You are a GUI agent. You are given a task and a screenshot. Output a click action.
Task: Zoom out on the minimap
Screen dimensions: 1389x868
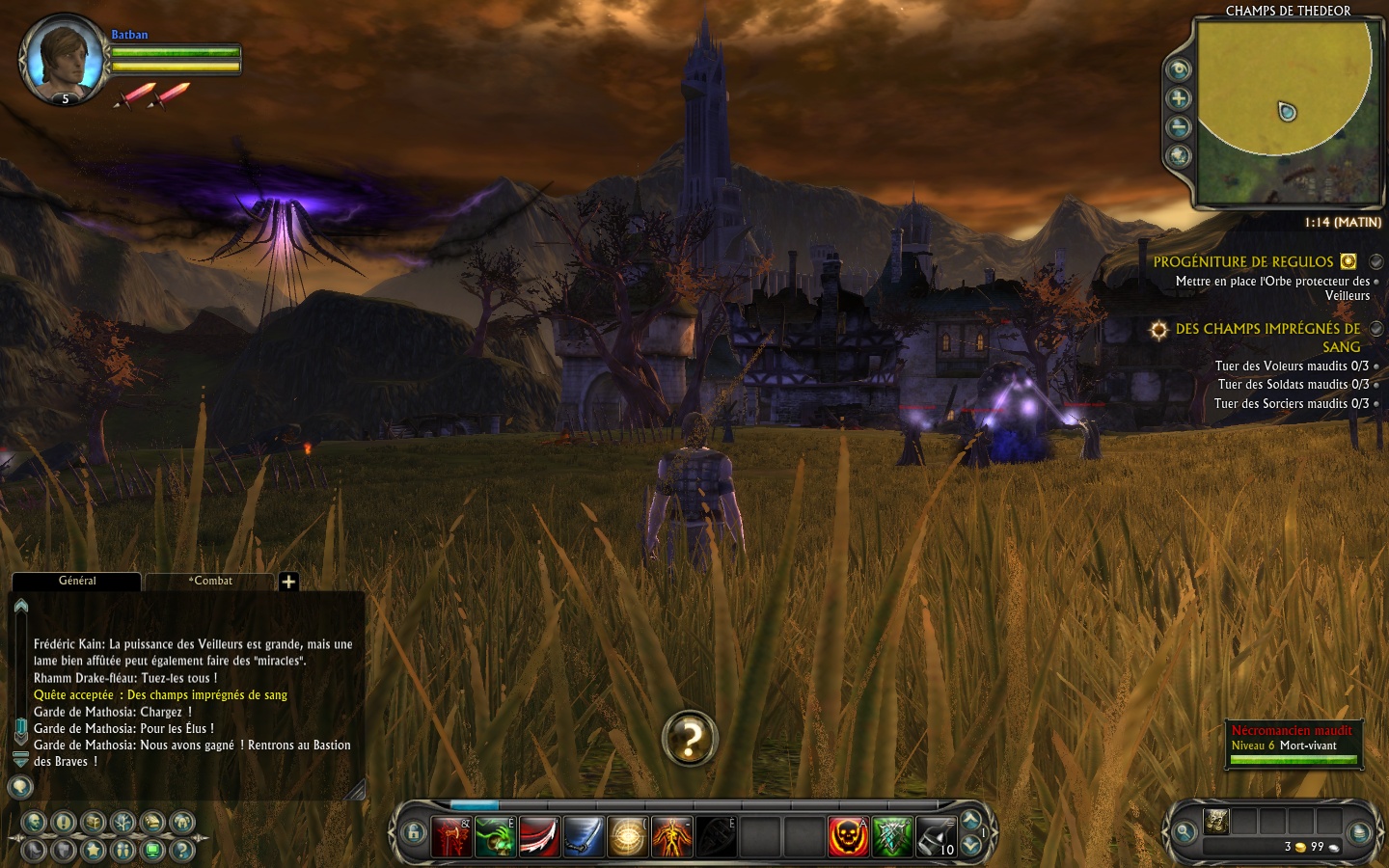click(x=1179, y=127)
